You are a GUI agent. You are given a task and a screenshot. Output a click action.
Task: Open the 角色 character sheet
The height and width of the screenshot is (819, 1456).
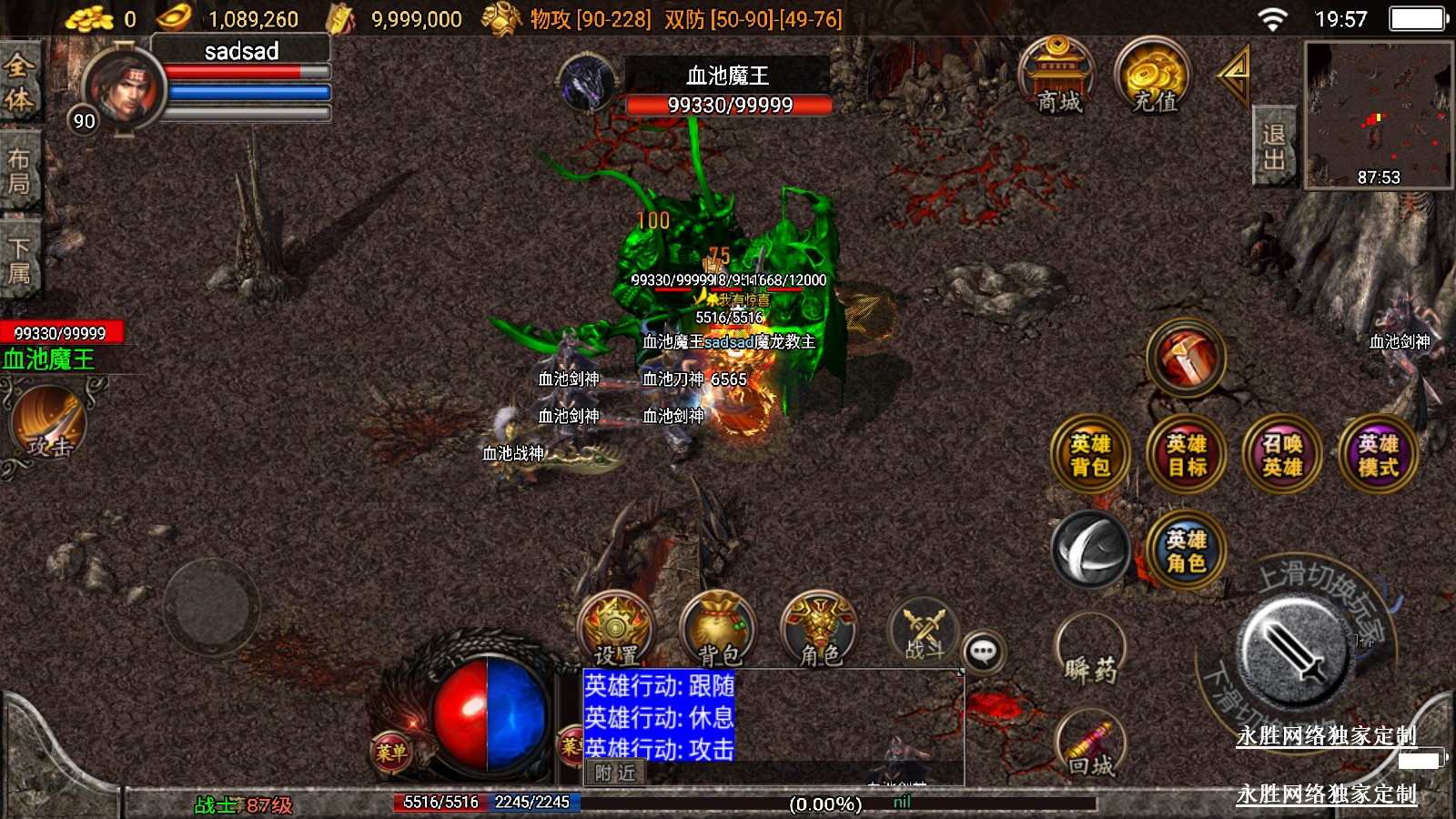click(x=819, y=630)
